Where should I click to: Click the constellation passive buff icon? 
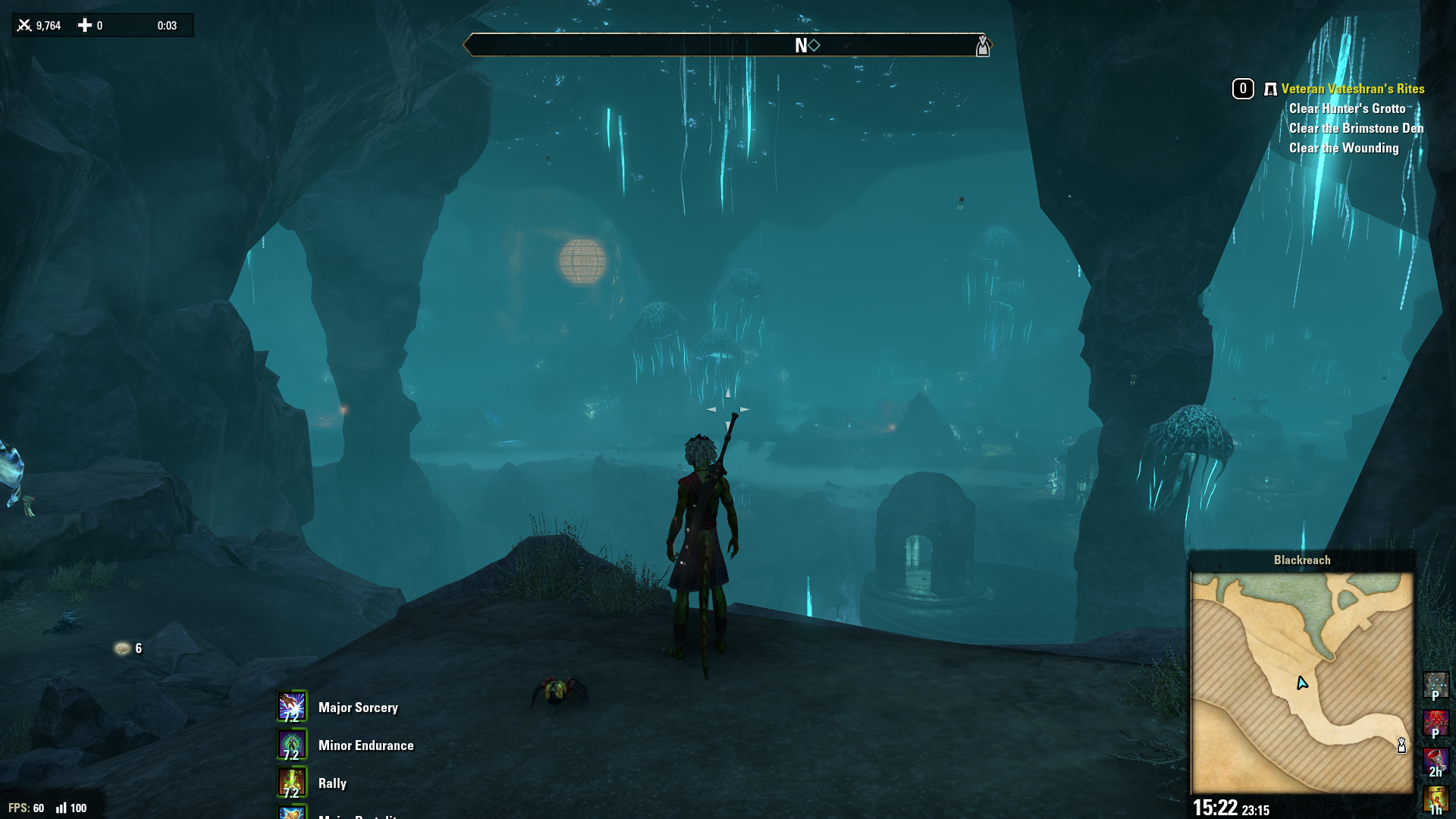click(x=1436, y=685)
